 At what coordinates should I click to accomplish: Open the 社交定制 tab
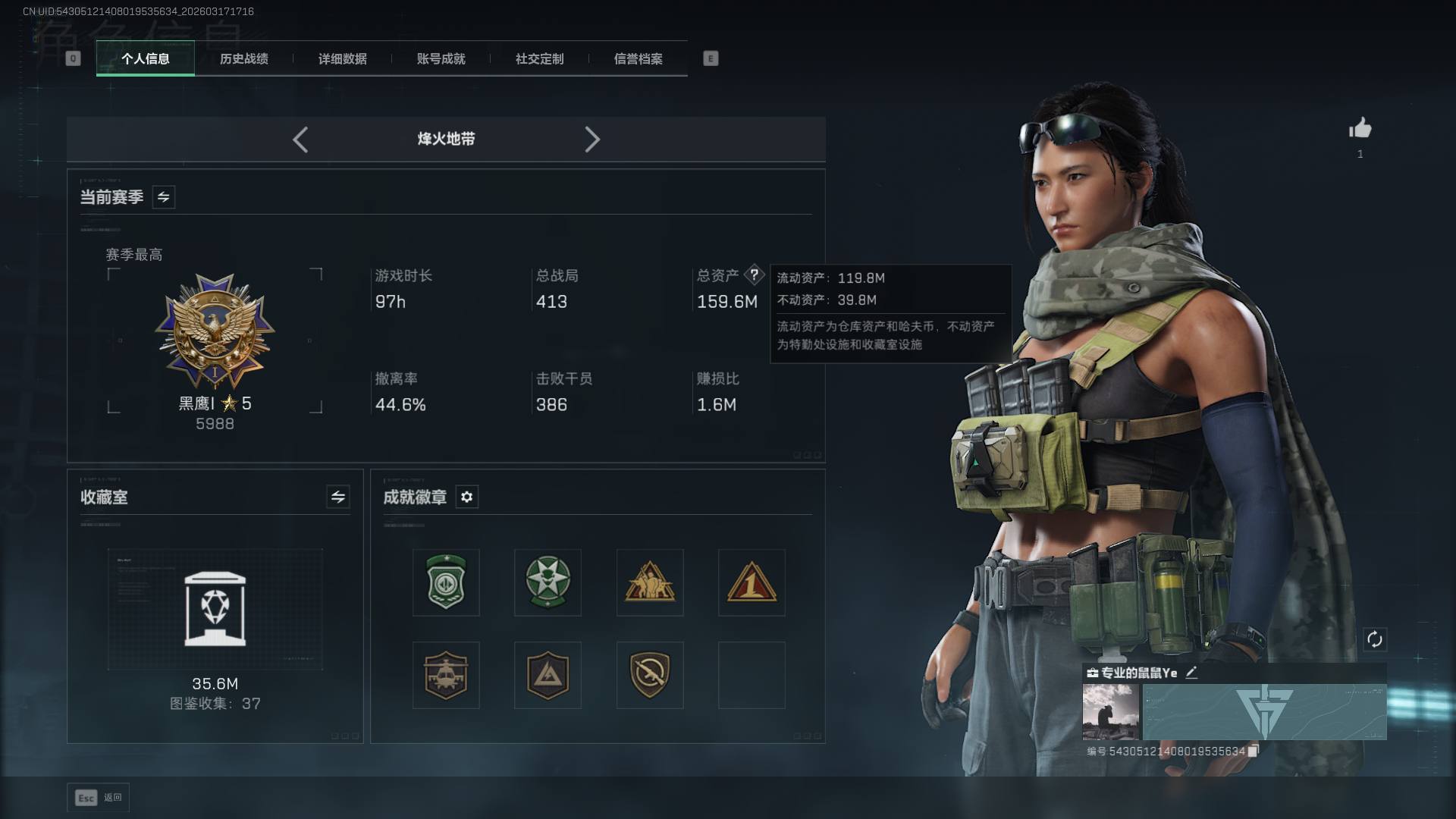click(539, 58)
